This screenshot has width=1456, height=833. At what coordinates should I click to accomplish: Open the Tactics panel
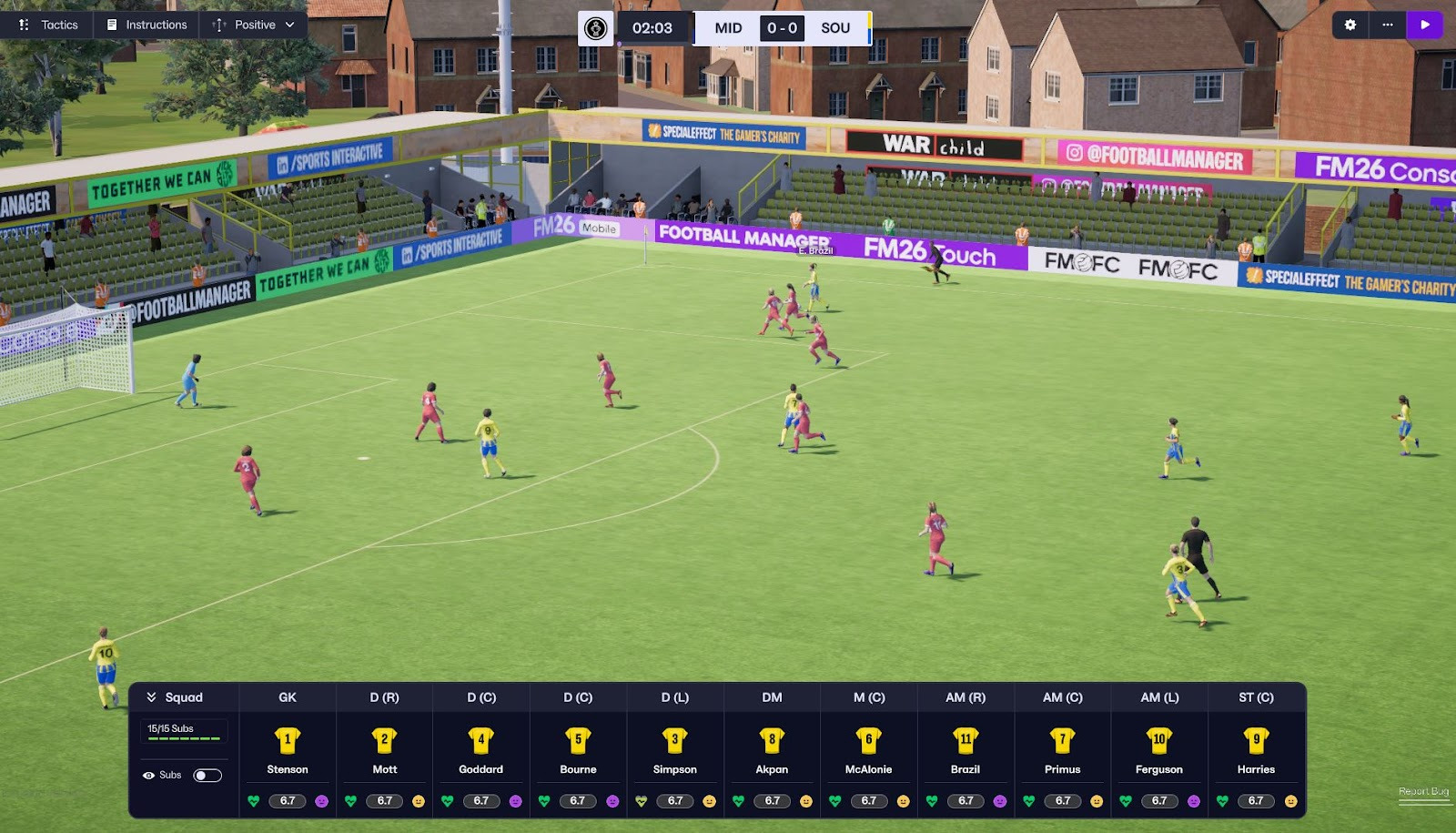(x=49, y=25)
